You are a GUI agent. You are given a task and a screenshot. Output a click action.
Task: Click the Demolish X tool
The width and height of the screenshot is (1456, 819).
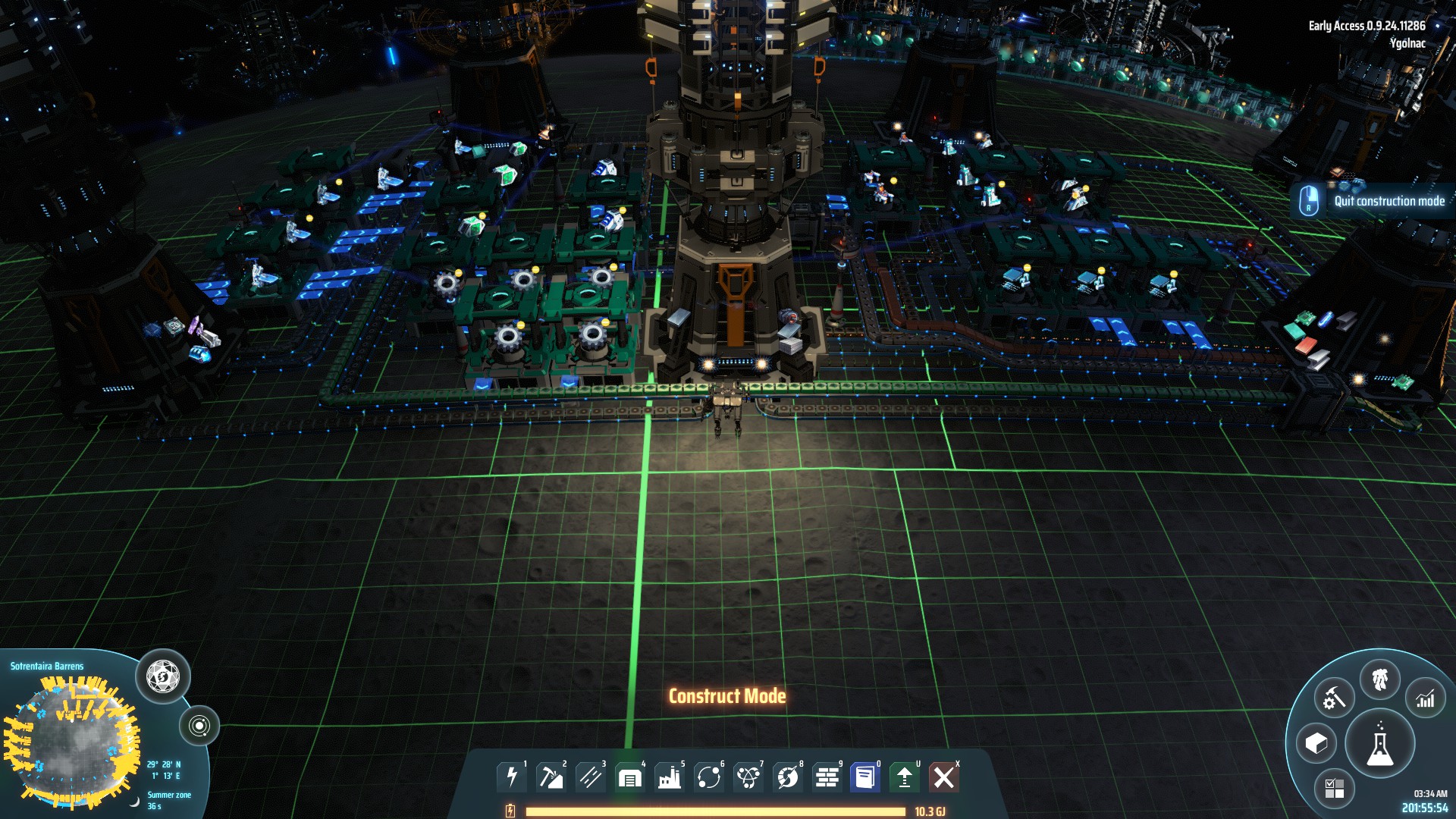click(x=943, y=776)
